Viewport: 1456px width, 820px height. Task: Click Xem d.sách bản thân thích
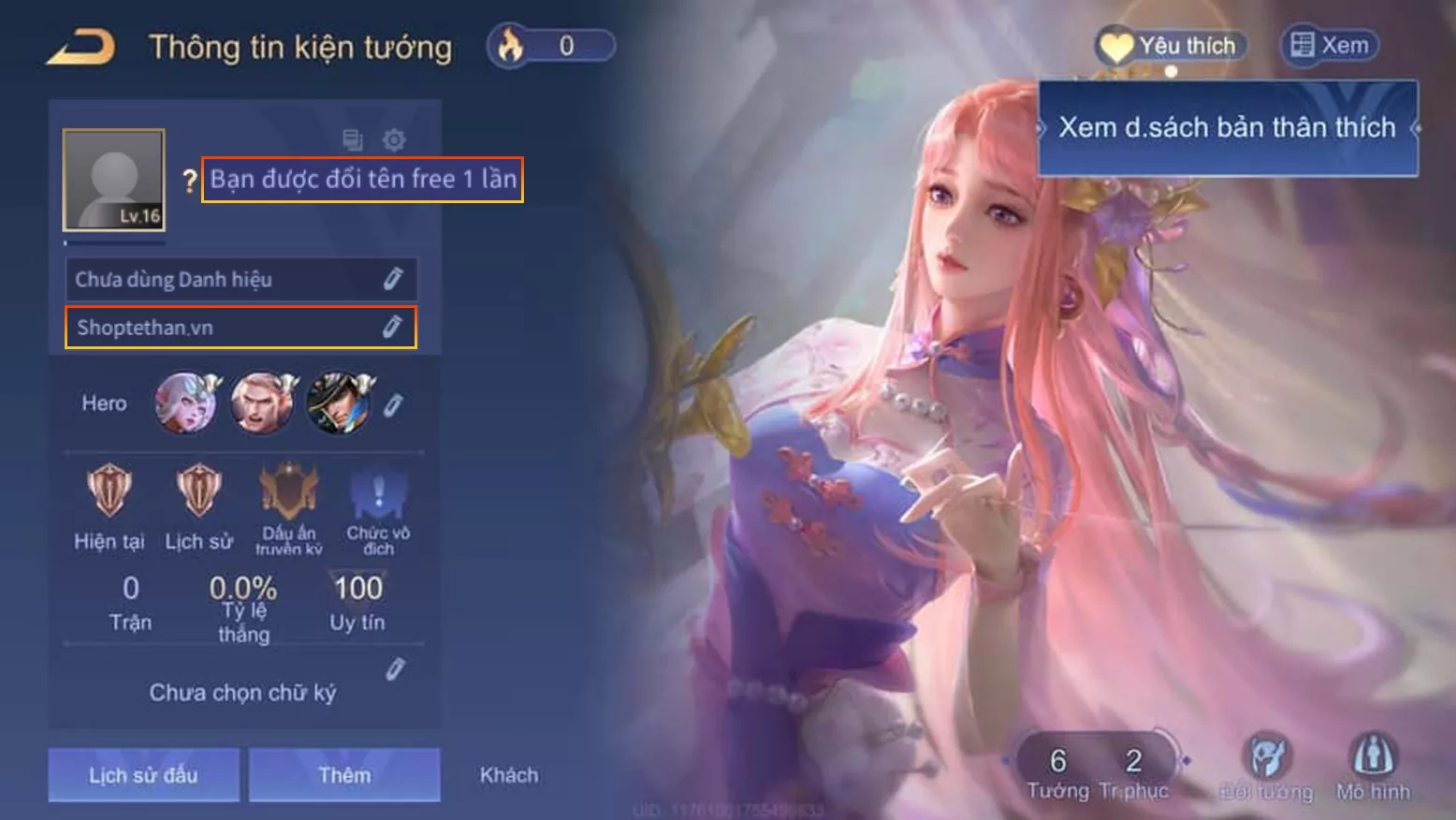tap(1226, 126)
